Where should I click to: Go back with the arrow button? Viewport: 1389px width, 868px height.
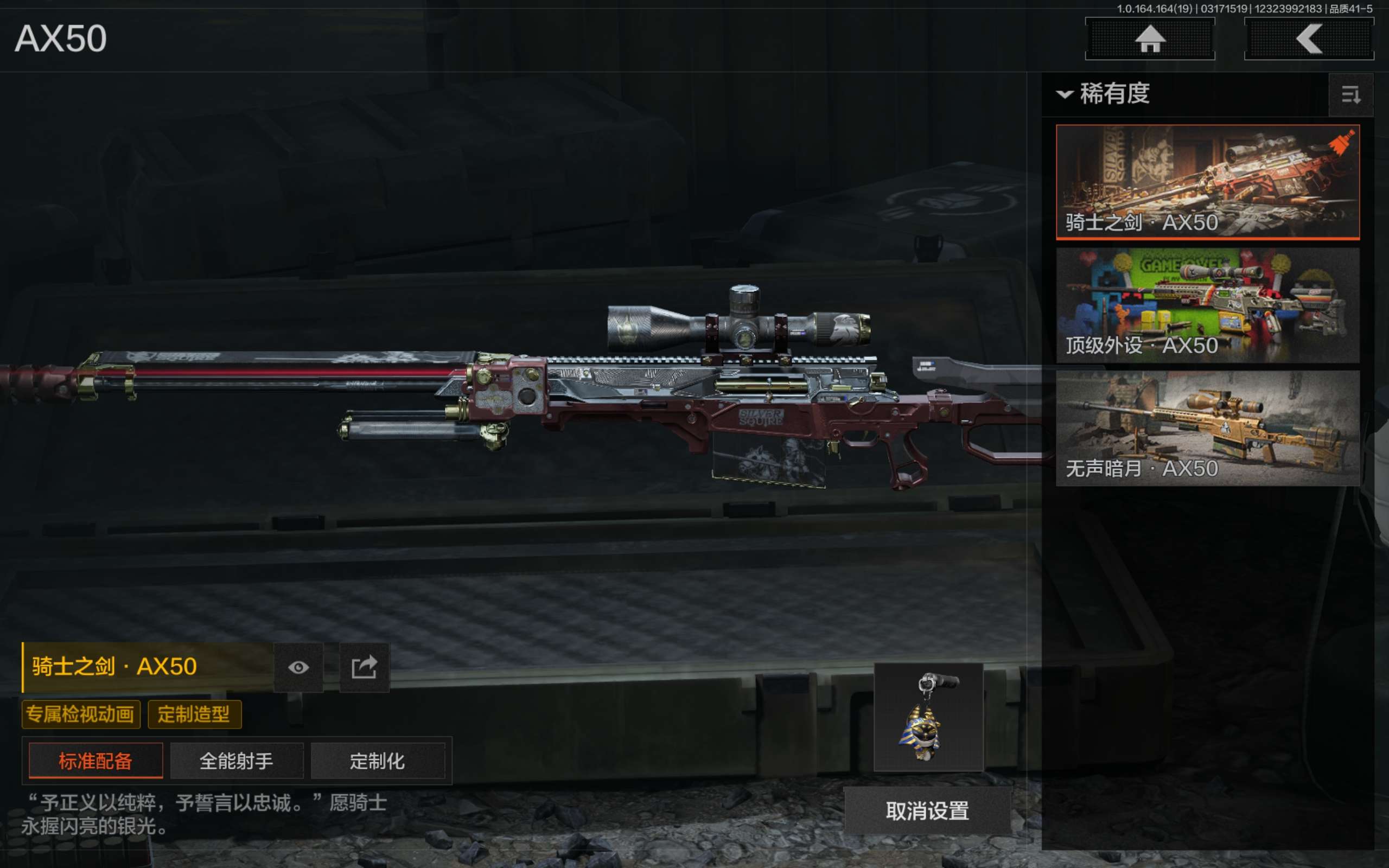[x=1308, y=39]
